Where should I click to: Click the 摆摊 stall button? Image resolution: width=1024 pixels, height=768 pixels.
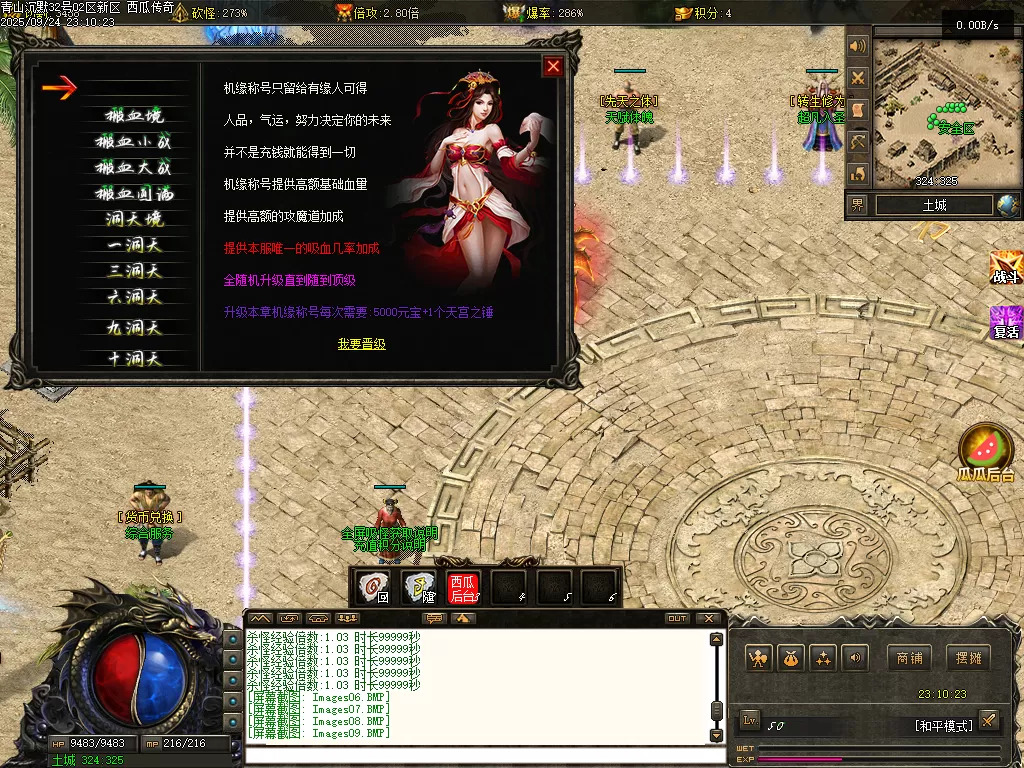969,658
